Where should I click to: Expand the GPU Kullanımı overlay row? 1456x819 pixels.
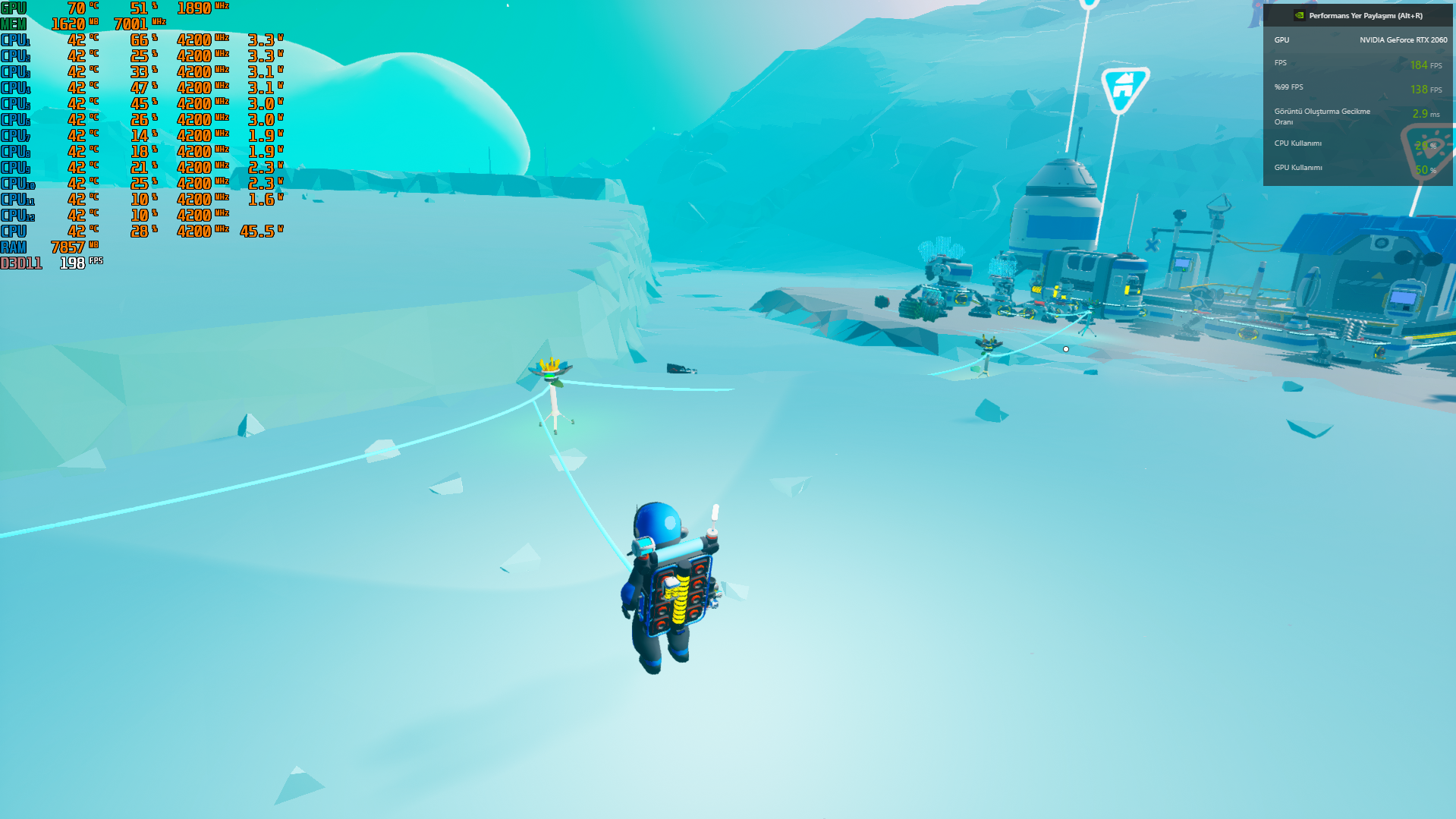(1299, 167)
